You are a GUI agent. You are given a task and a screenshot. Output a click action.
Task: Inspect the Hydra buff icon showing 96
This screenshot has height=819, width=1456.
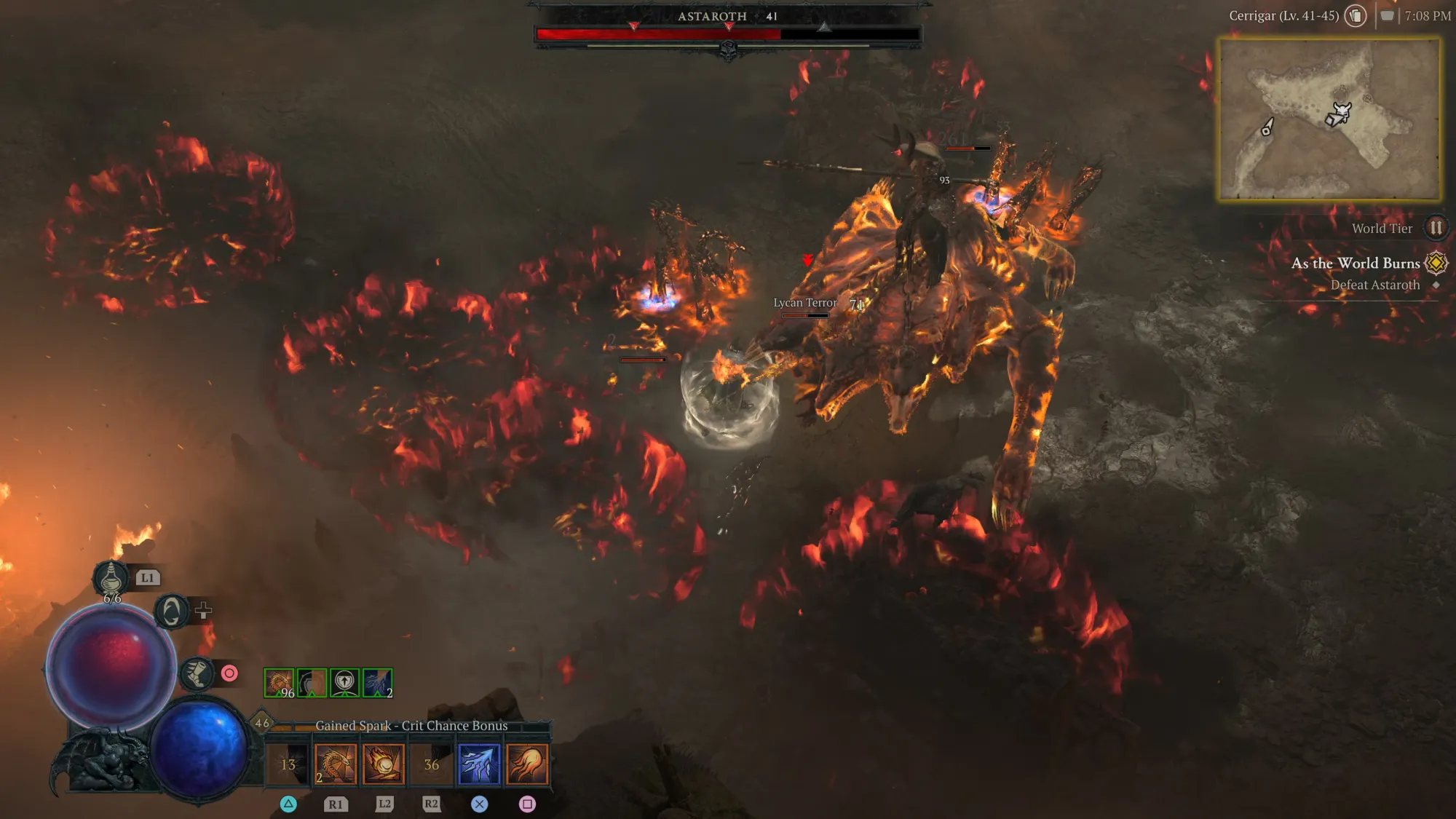coord(279,683)
